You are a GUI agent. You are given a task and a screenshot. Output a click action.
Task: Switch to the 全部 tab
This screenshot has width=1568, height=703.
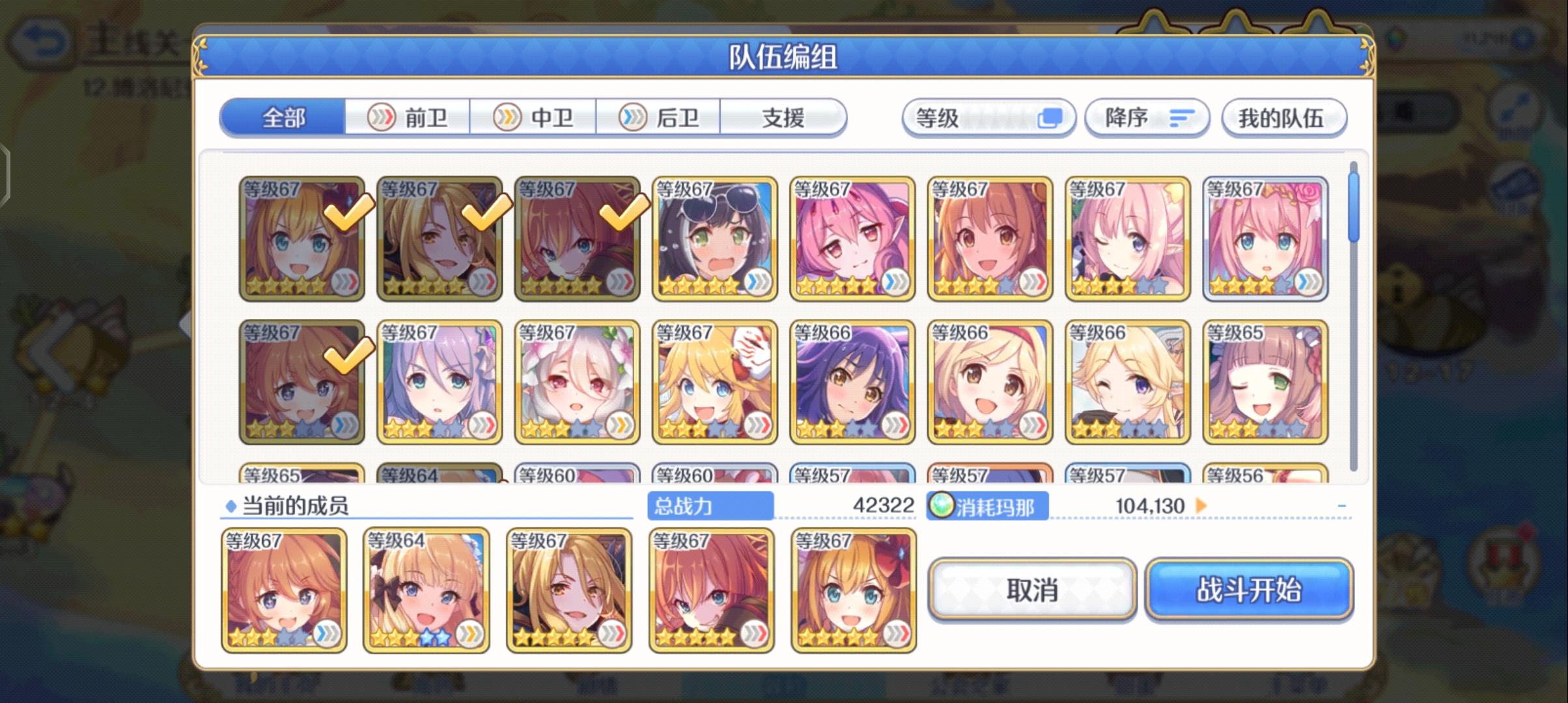click(x=283, y=118)
